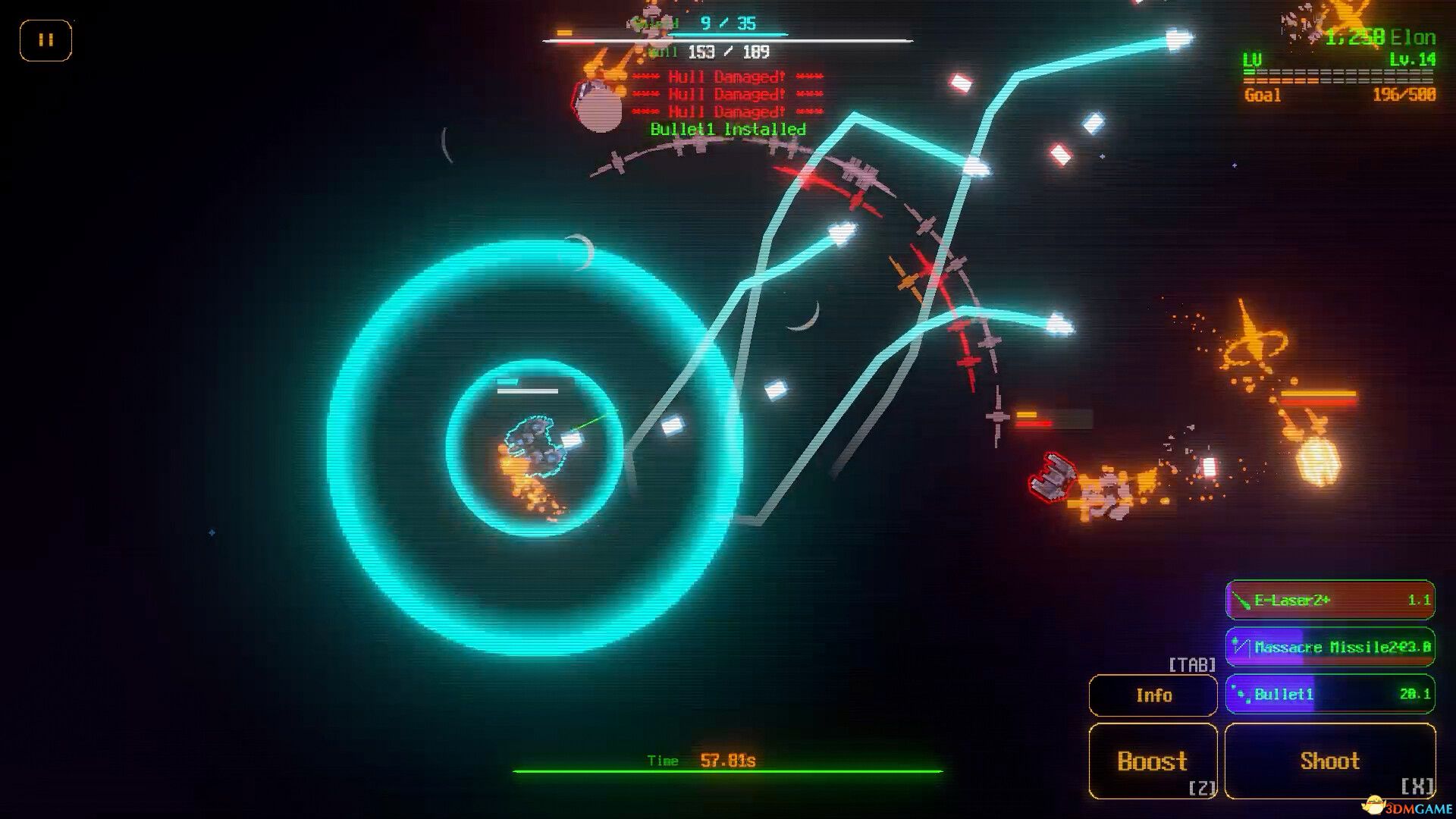
Task: Select the Massacre Missile2 weapon slot
Action: click(1330, 647)
